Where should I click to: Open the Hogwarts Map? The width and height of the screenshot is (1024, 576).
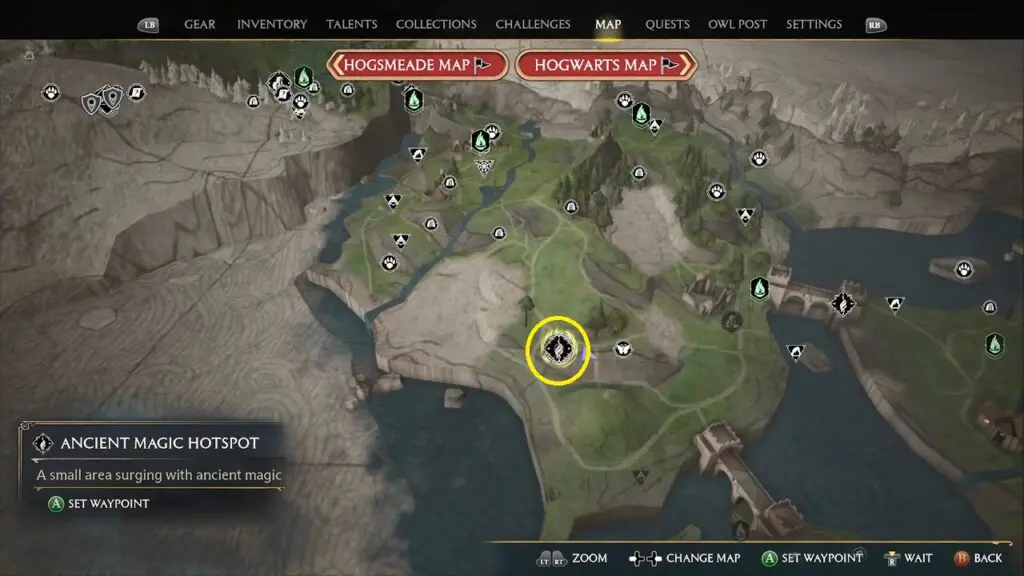[x=605, y=65]
